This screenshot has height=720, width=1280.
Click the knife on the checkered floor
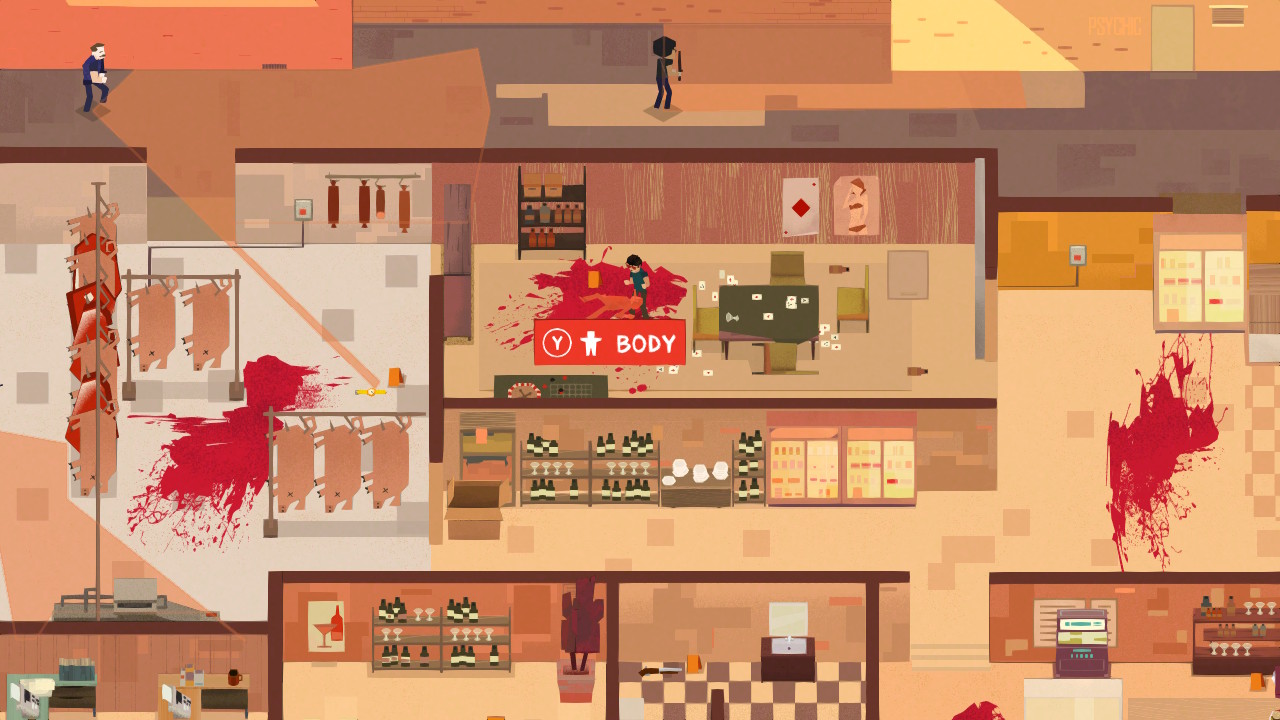coord(658,671)
